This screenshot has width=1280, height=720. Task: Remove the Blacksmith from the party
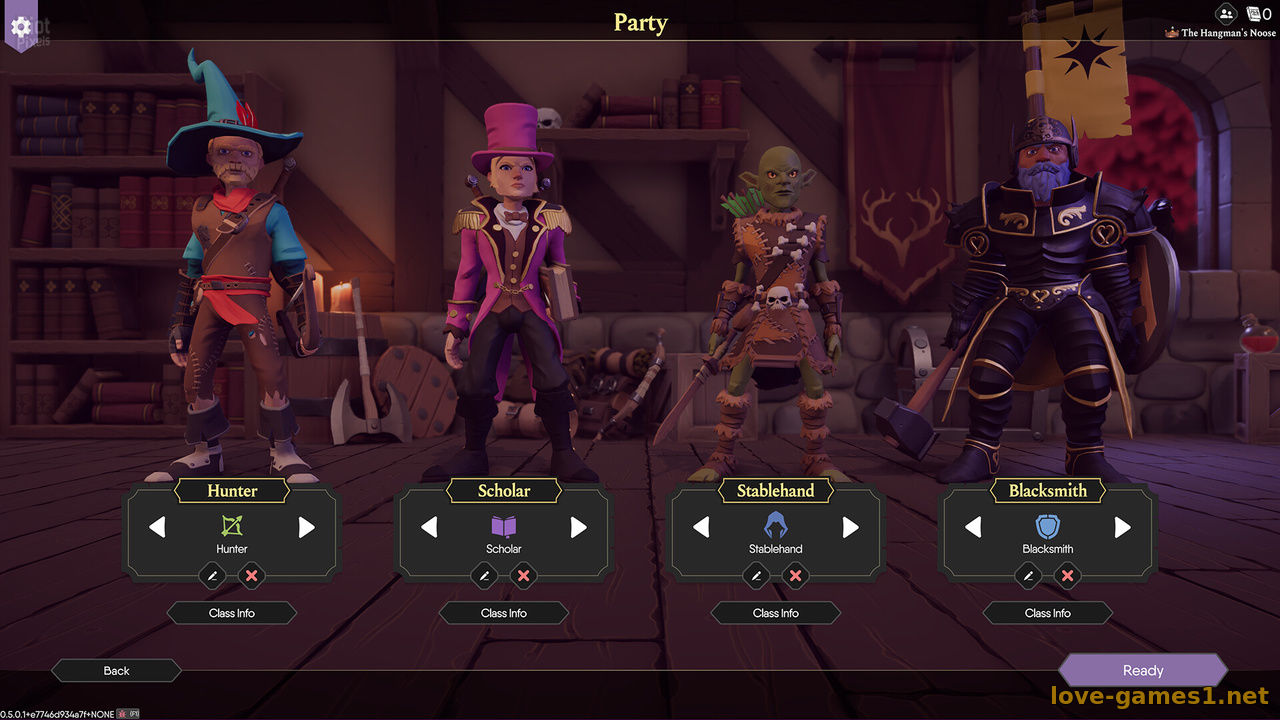point(1067,575)
